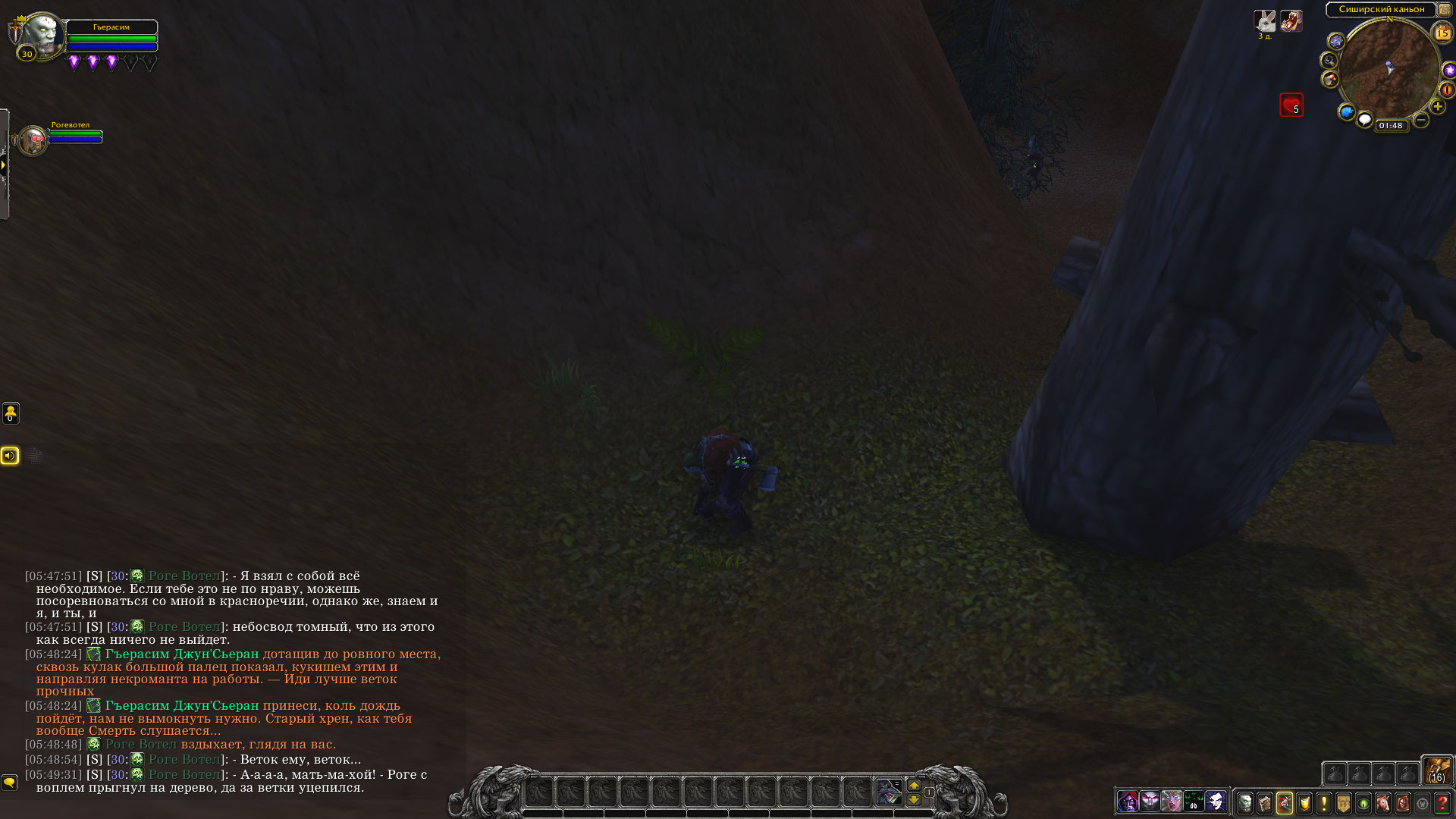
Task: Open the main backpack
Action: point(1436,770)
